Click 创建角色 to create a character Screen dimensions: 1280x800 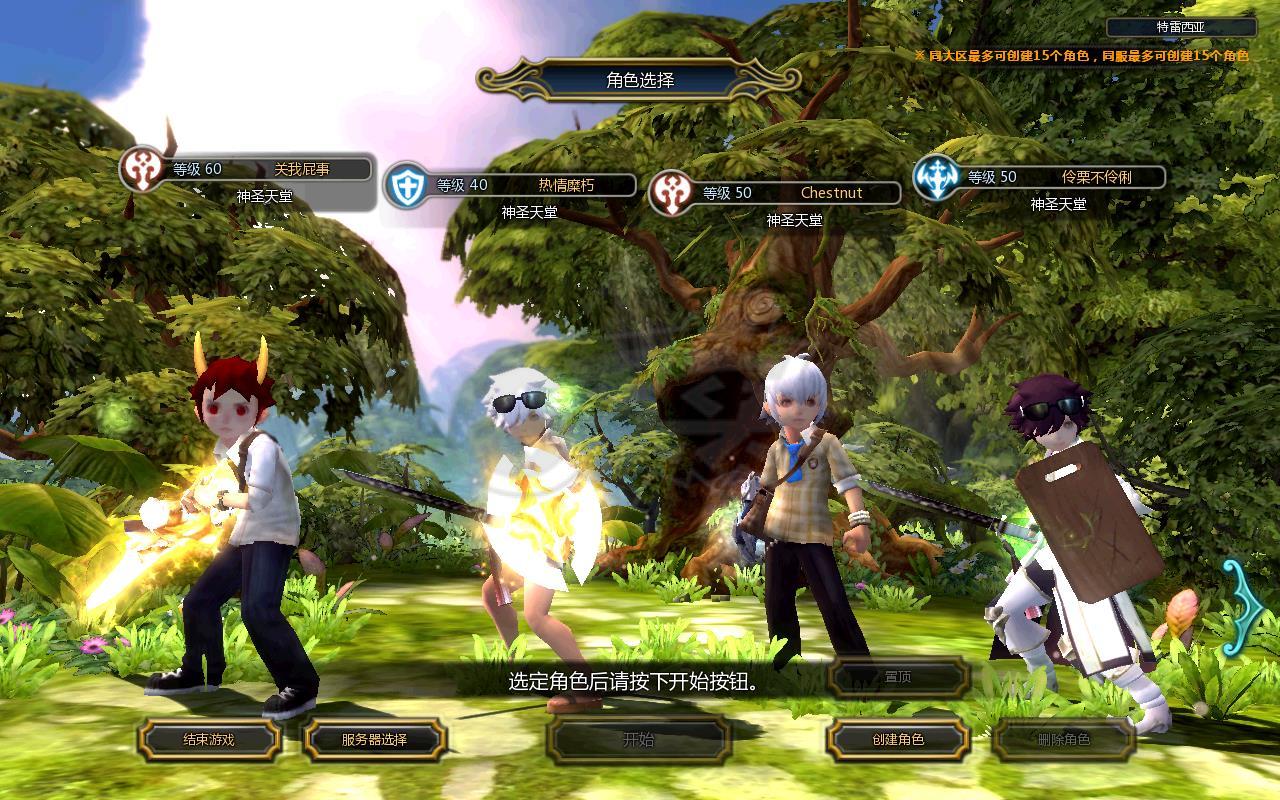[x=897, y=740]
